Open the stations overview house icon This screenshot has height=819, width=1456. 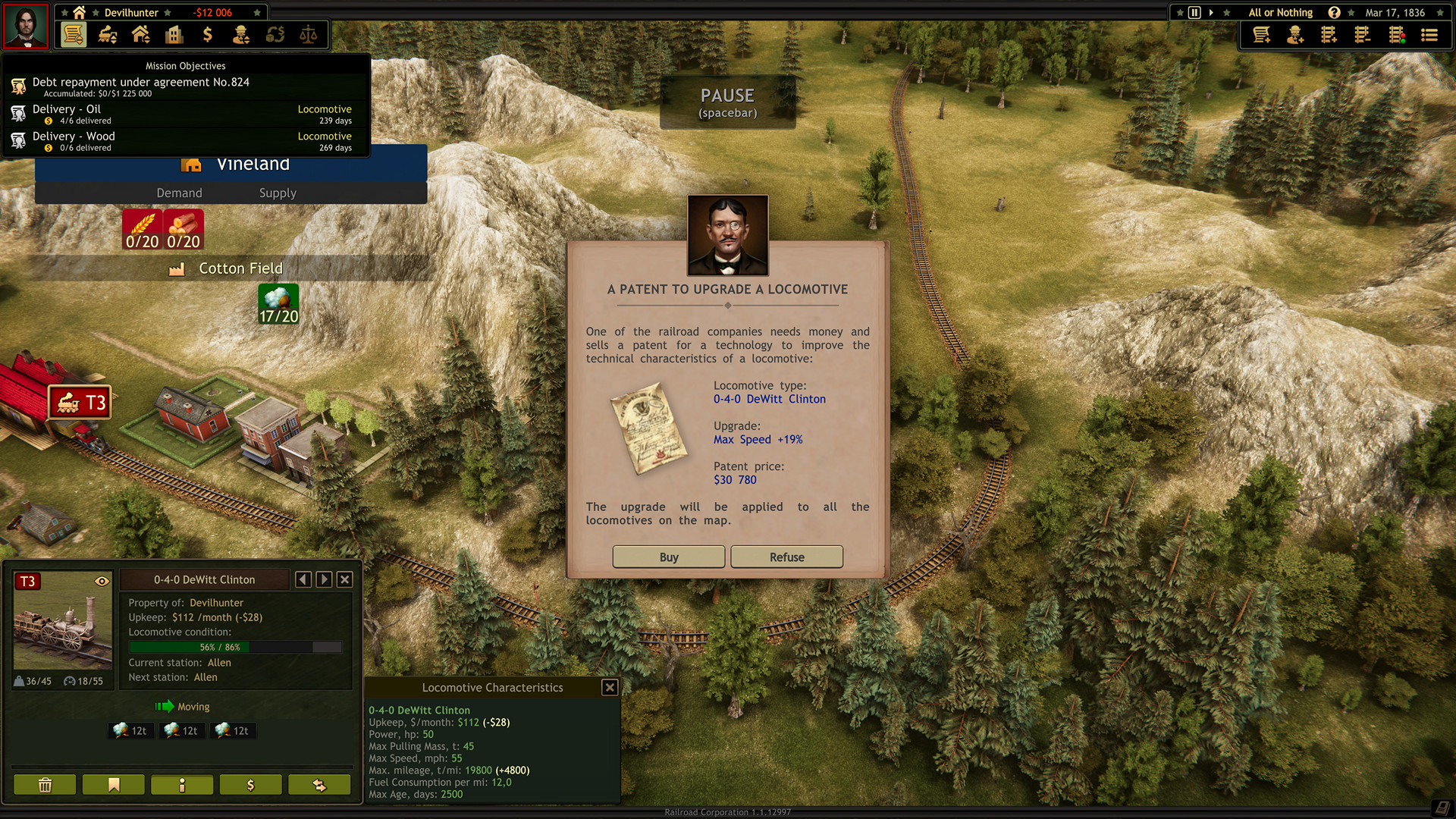[x=140, y=34]
